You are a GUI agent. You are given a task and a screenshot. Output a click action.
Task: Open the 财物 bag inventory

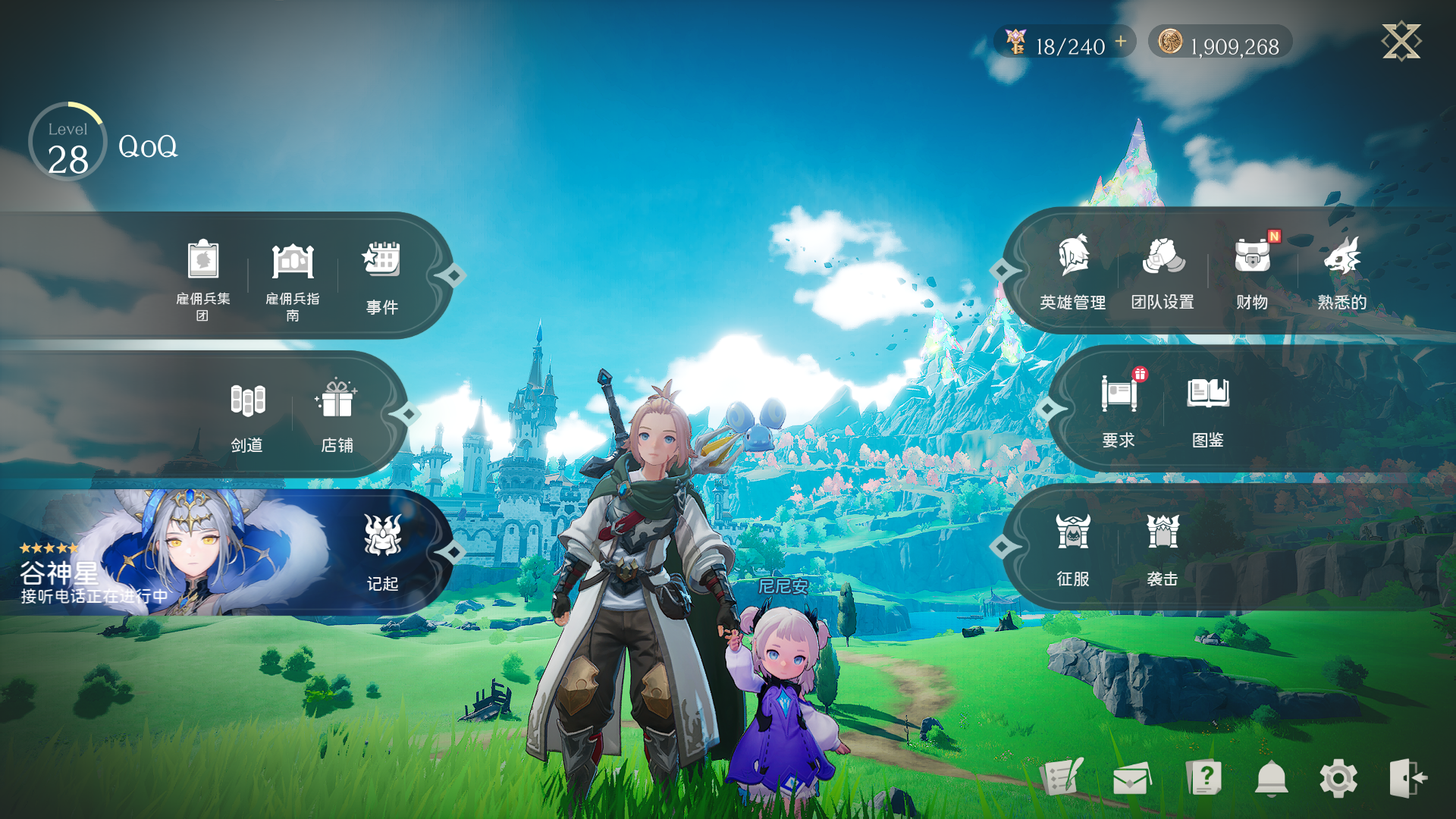coord(1252,271)
